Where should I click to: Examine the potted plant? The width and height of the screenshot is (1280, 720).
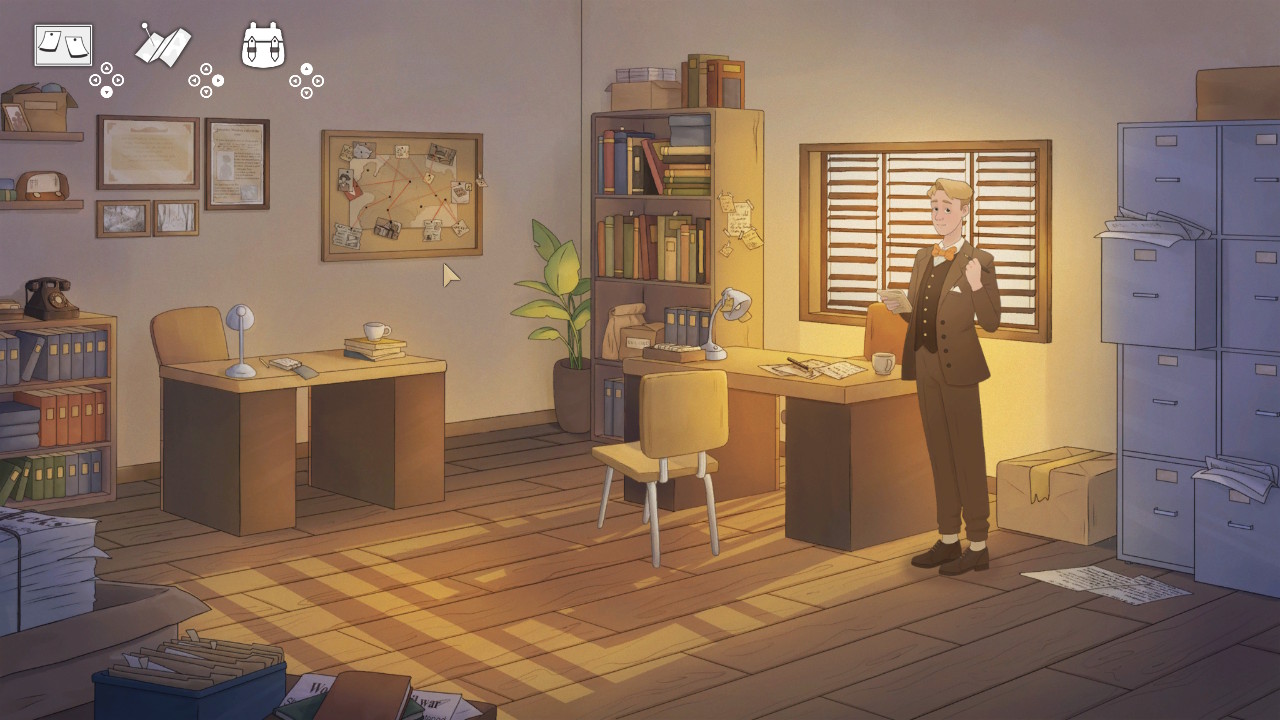point(556,310)
